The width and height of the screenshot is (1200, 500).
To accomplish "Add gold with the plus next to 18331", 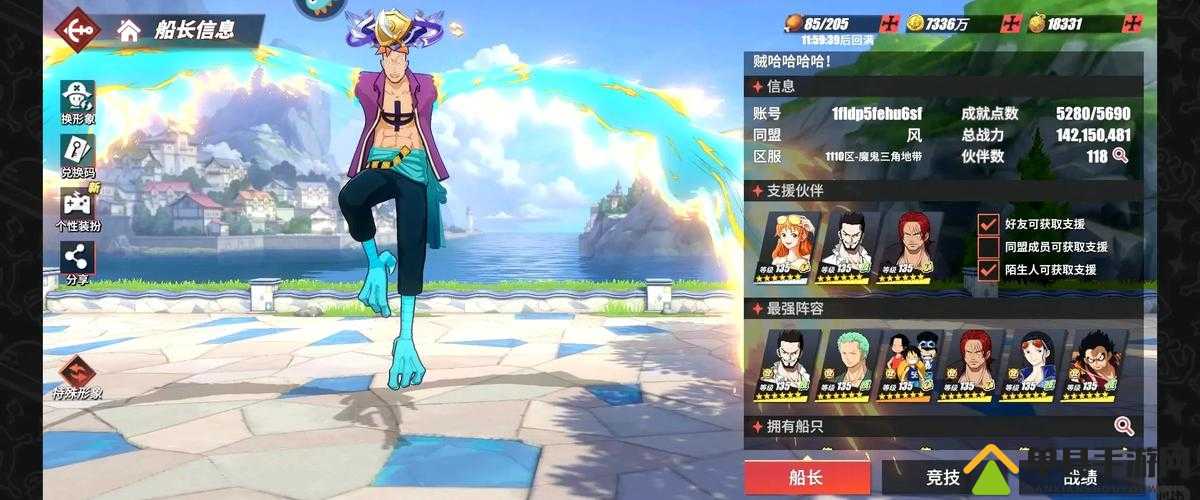I will (x=1131, y=24).
